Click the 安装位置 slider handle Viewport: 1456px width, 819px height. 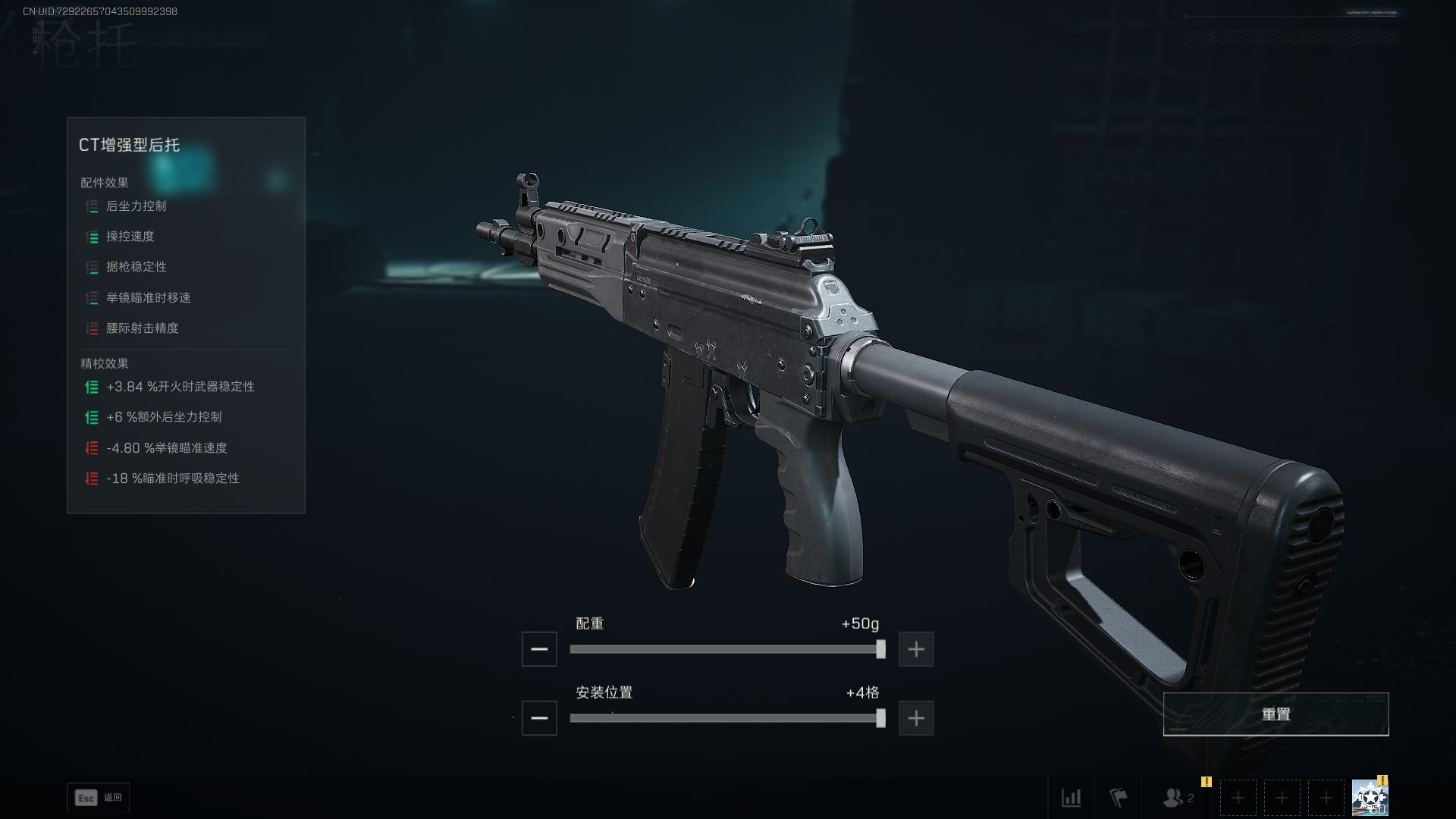880,718
